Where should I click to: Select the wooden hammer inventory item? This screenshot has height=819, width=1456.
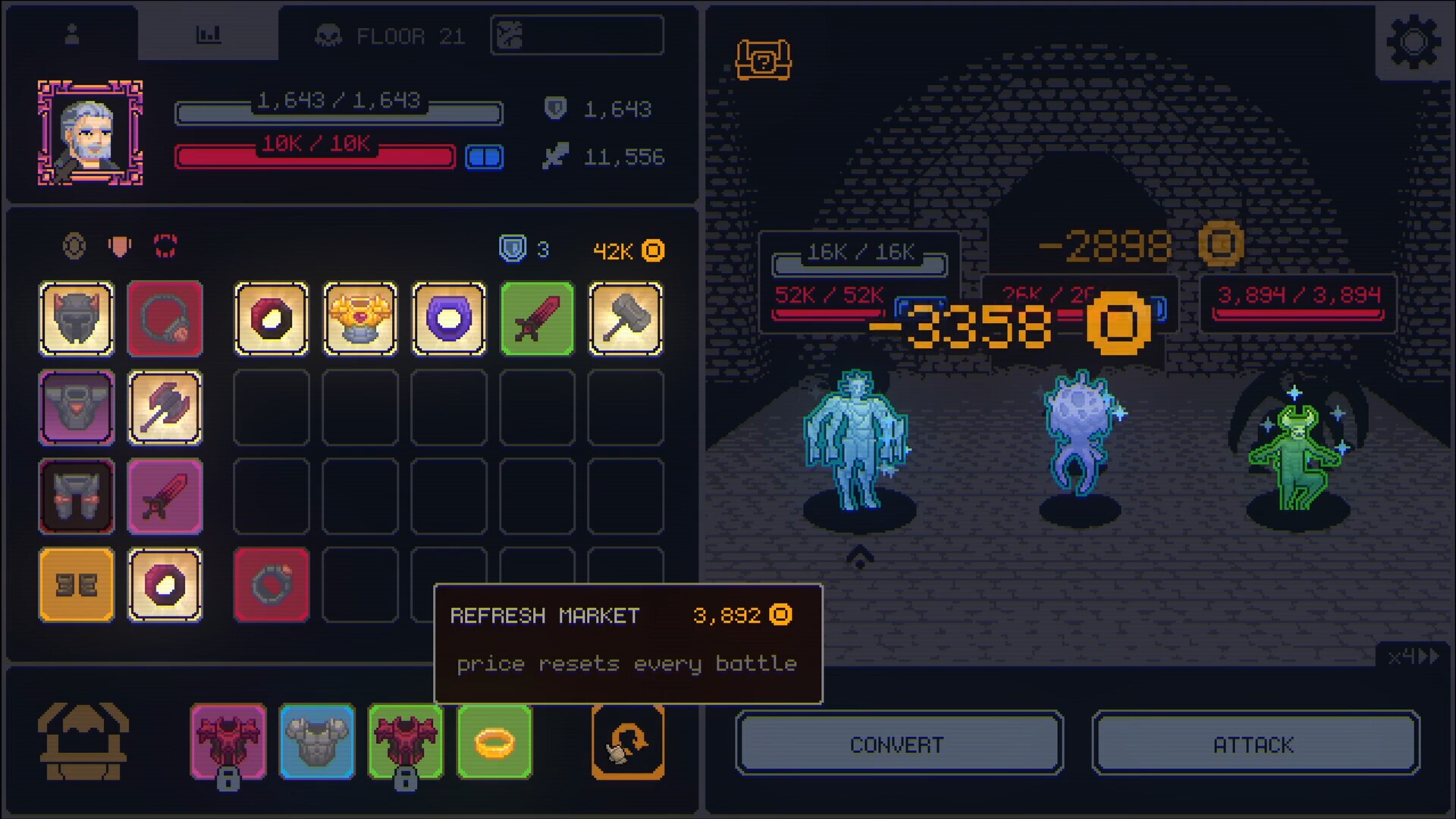tap(626, 318)
